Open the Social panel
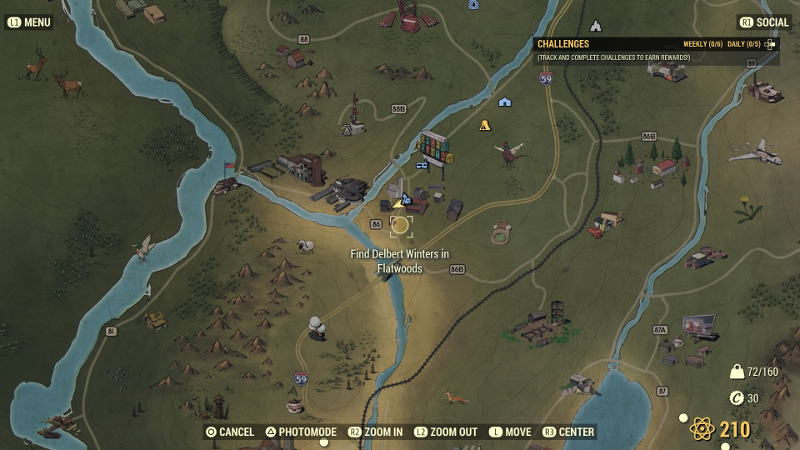 [x=763, y=21]
